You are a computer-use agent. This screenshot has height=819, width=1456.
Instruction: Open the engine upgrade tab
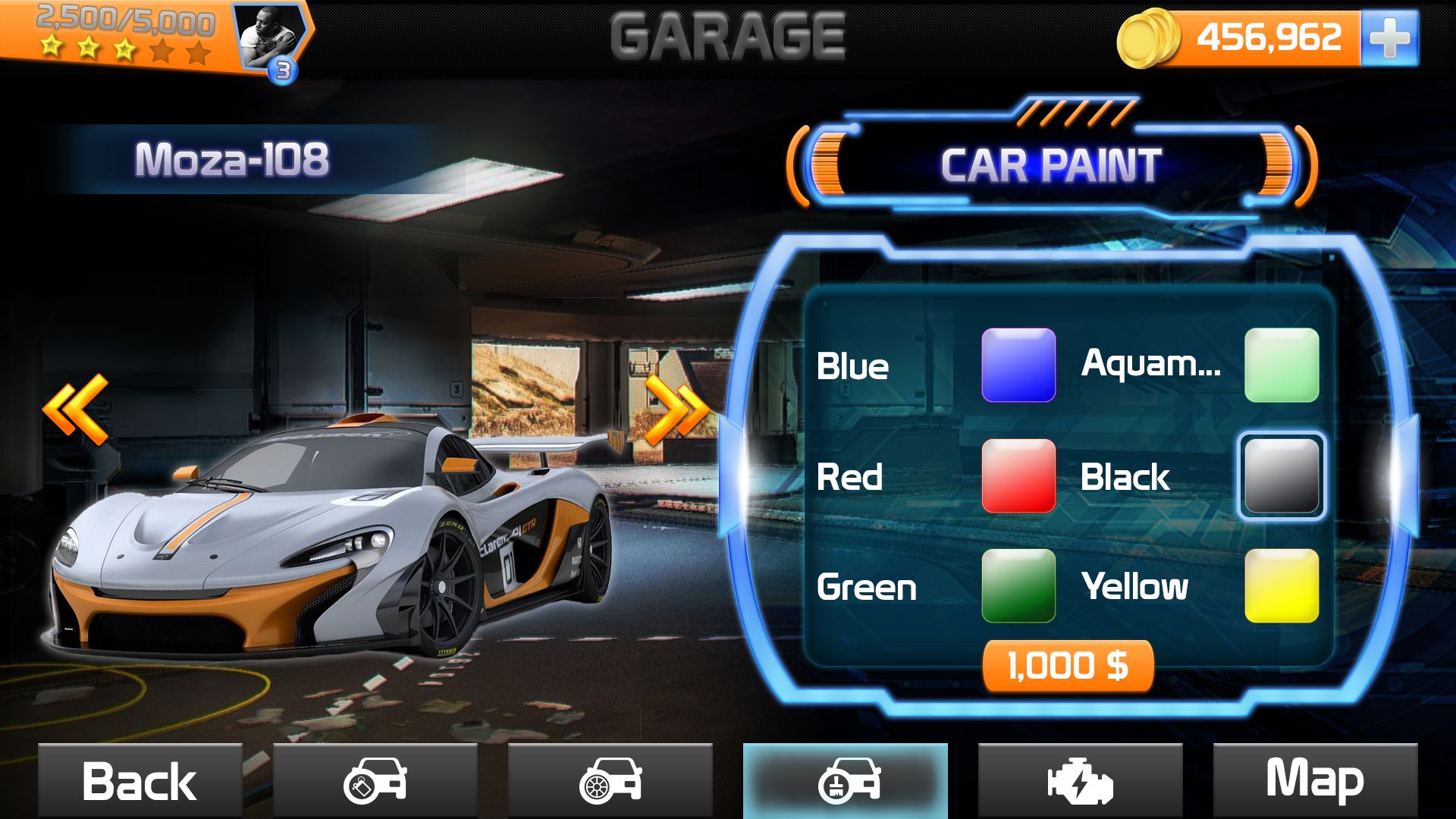click(1080, 781)
